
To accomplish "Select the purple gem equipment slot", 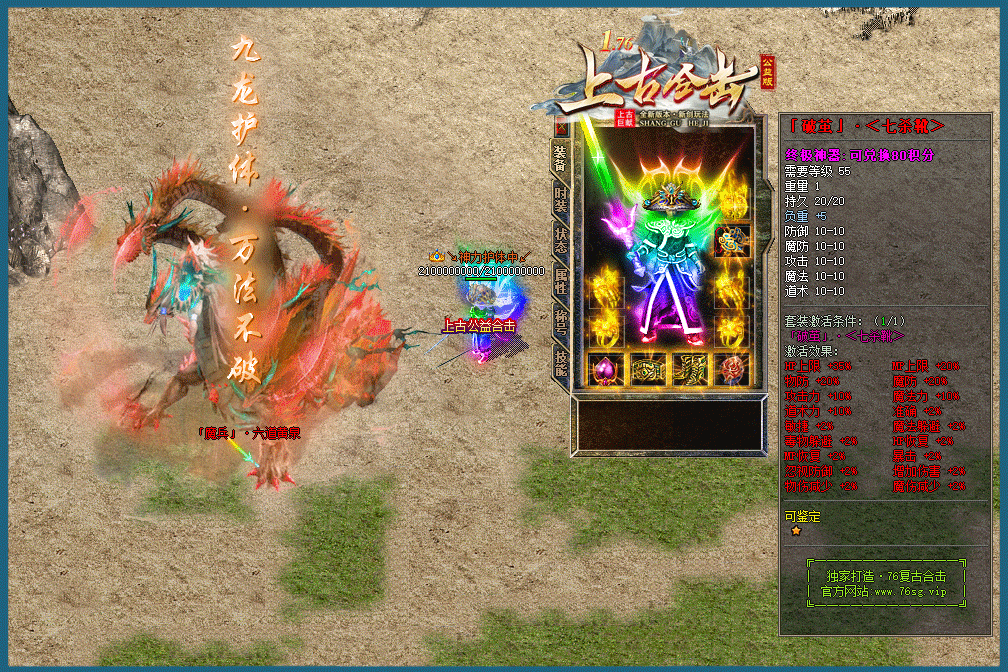I will pos(603,368).
